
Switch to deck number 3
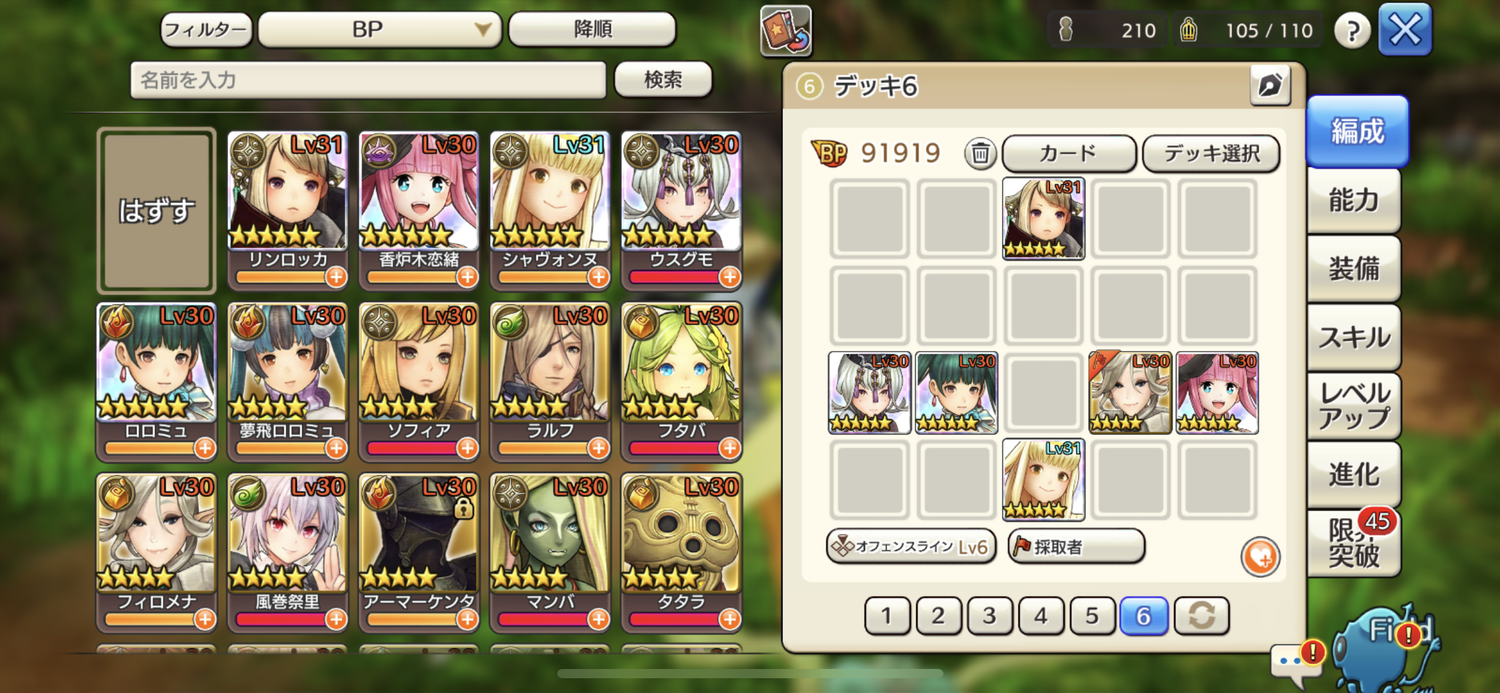pos(989,616)
